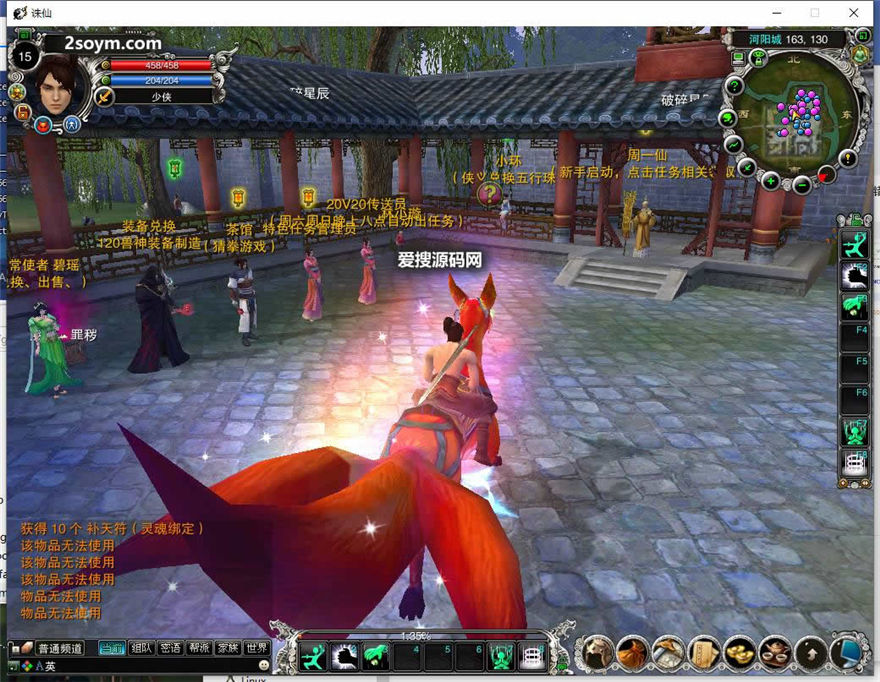
Task: Switch to the 组队 chat tab
Action: [142, 648]
